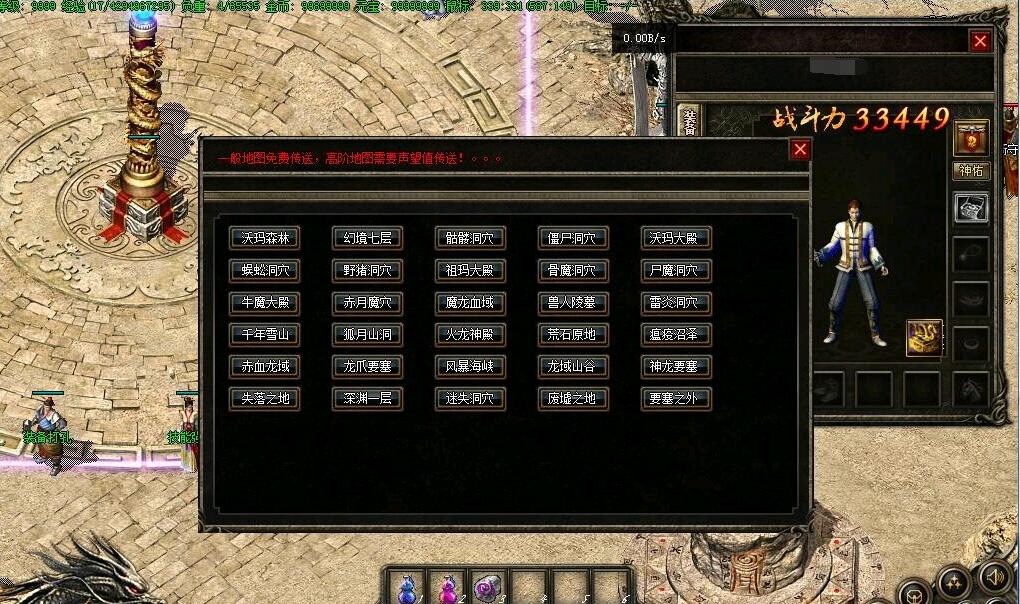1020x604 pixels.
Task: Close the map teleport window
Action: pos(800,150)
